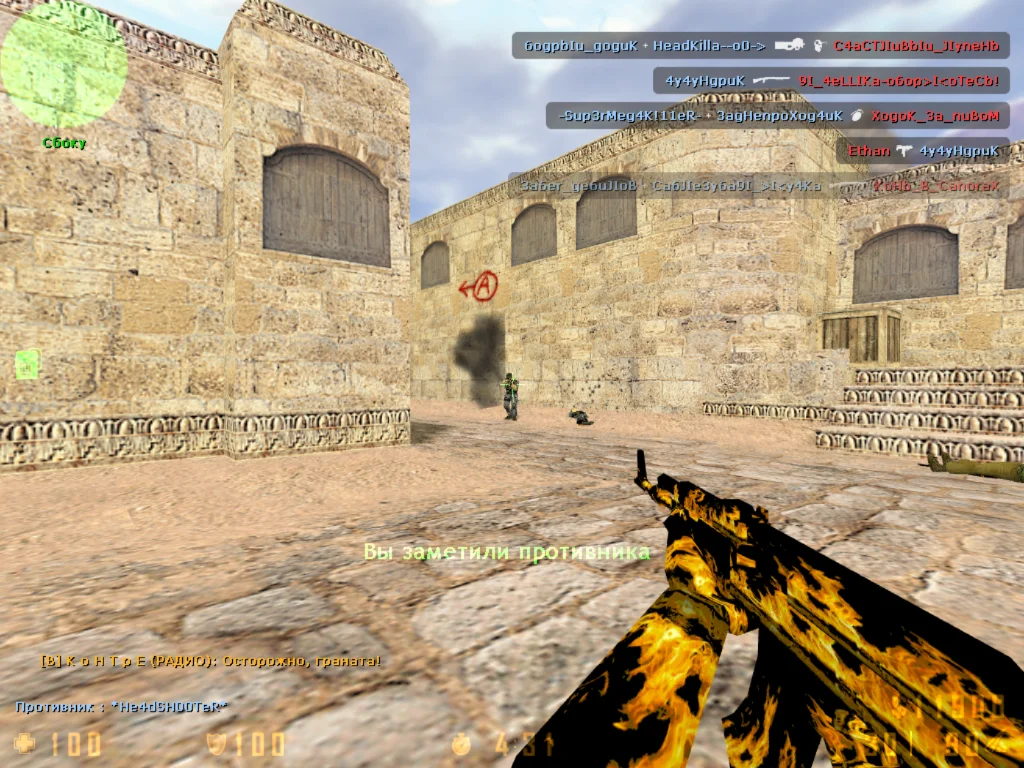Click the radio chat message about a grenade

point(210,661)
